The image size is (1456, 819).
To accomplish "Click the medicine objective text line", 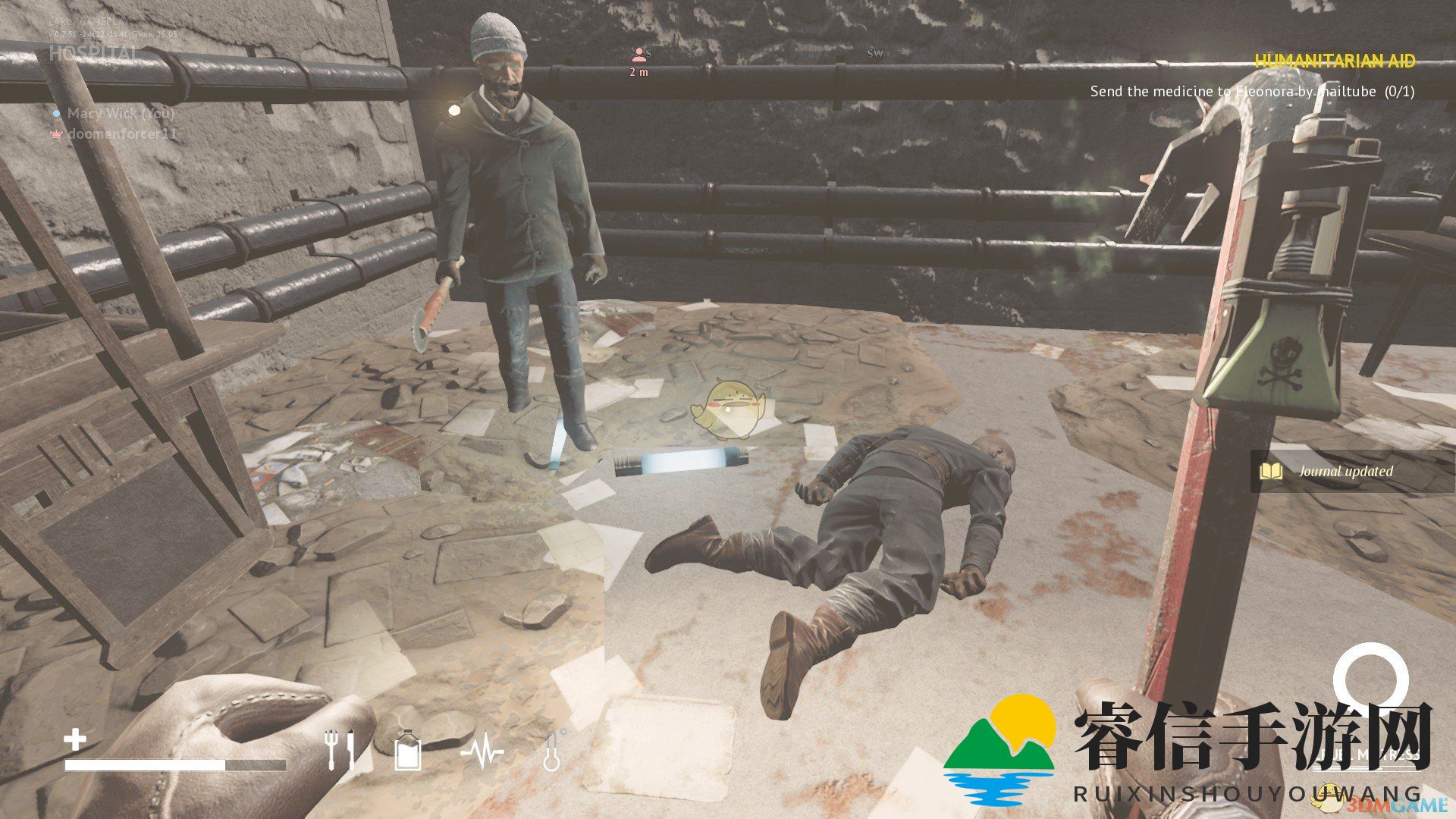I will [1251, 92].
